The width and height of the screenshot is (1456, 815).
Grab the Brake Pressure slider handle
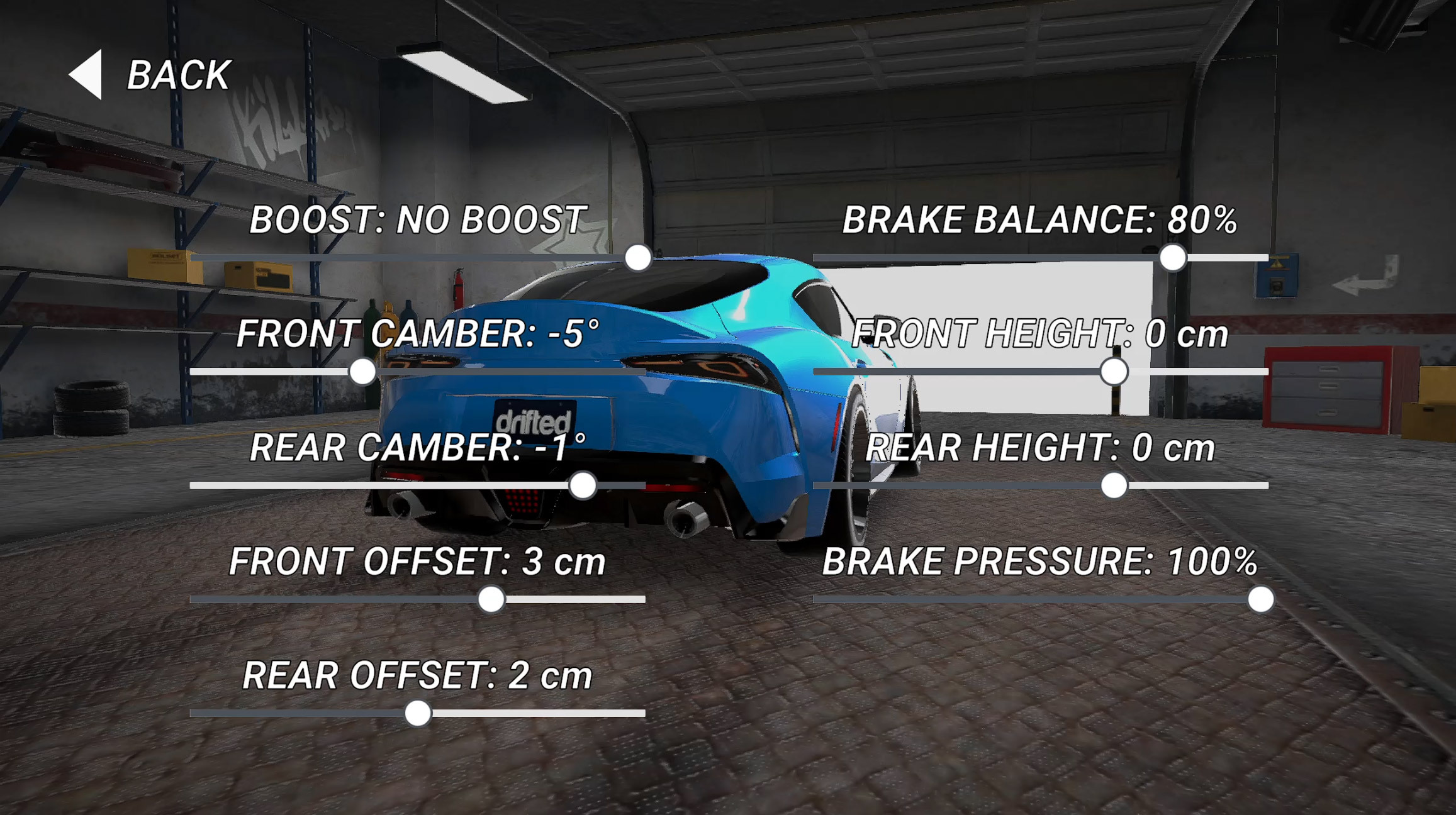tap(1261, 599)
